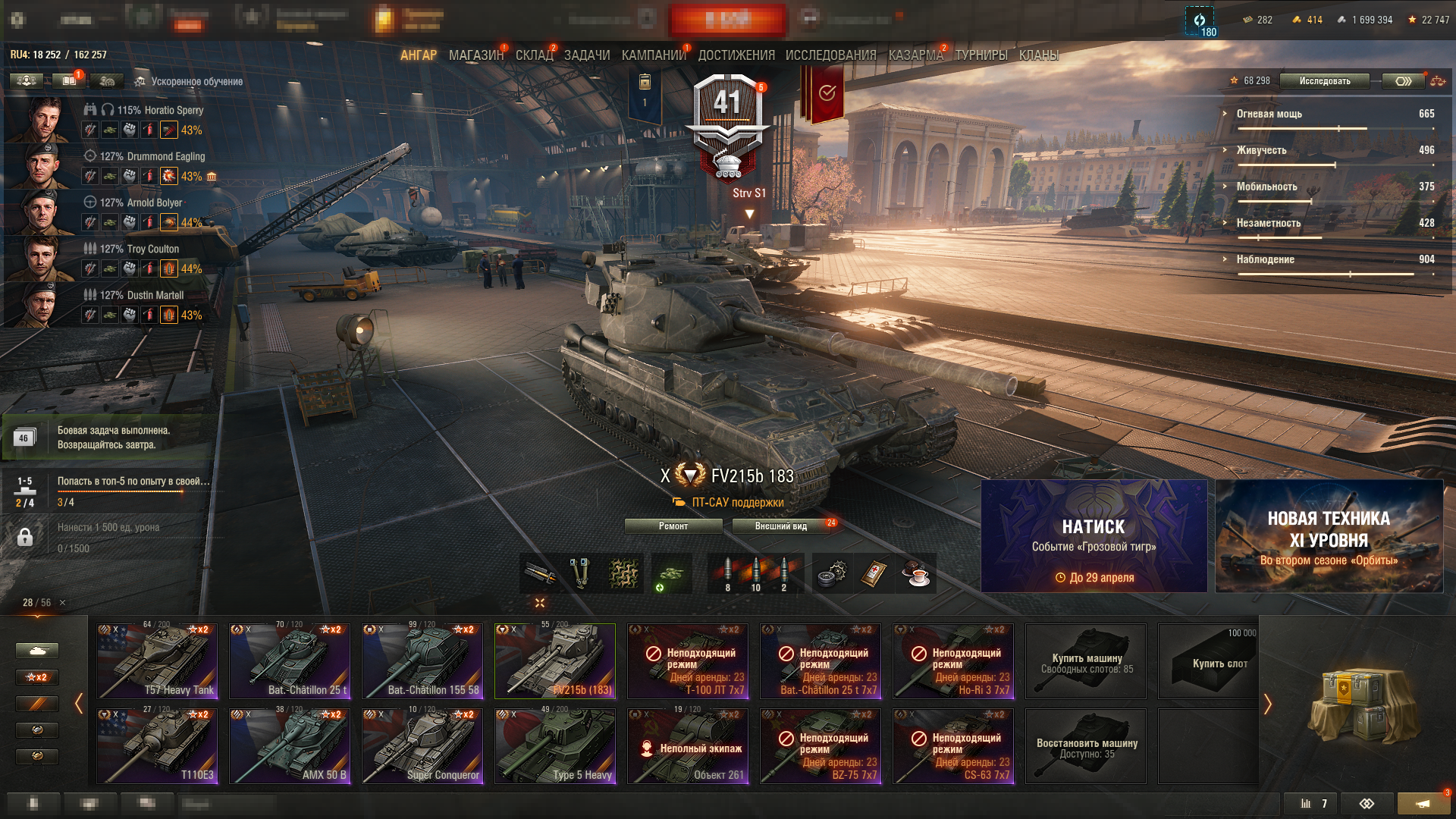The image size is (1456, 819).
Task: Open Внешний вид exterior customization
Action: (781, 526)
